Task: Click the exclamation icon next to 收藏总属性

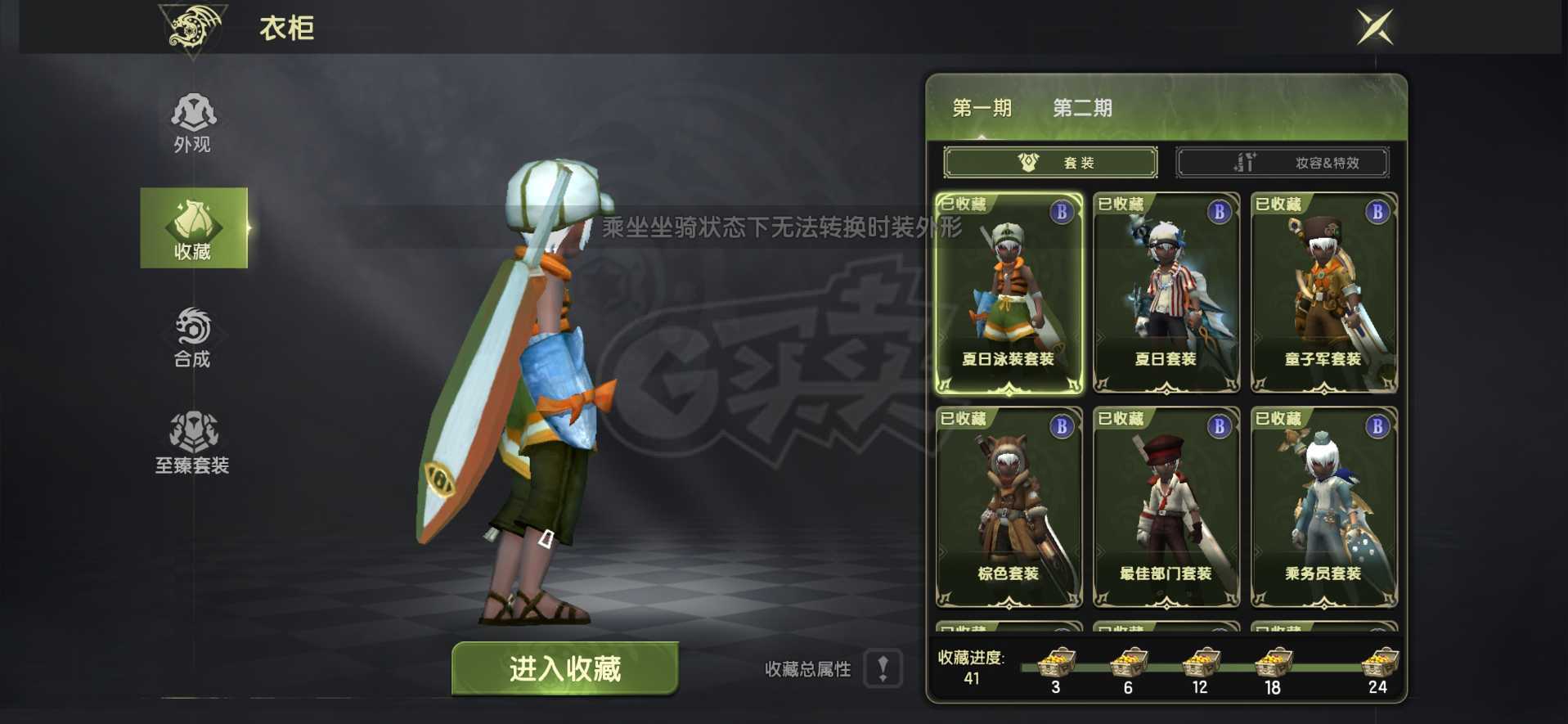Action: [x=882, y=669]
